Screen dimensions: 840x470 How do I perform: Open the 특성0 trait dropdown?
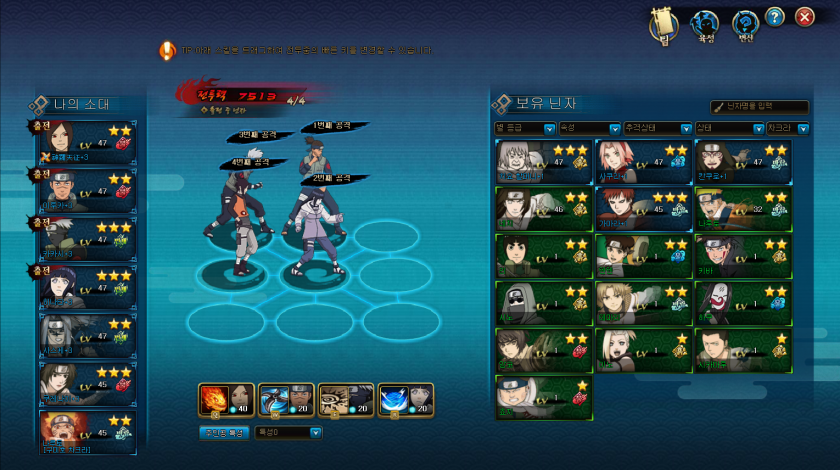pyautogui.click(x=288, y=433)
